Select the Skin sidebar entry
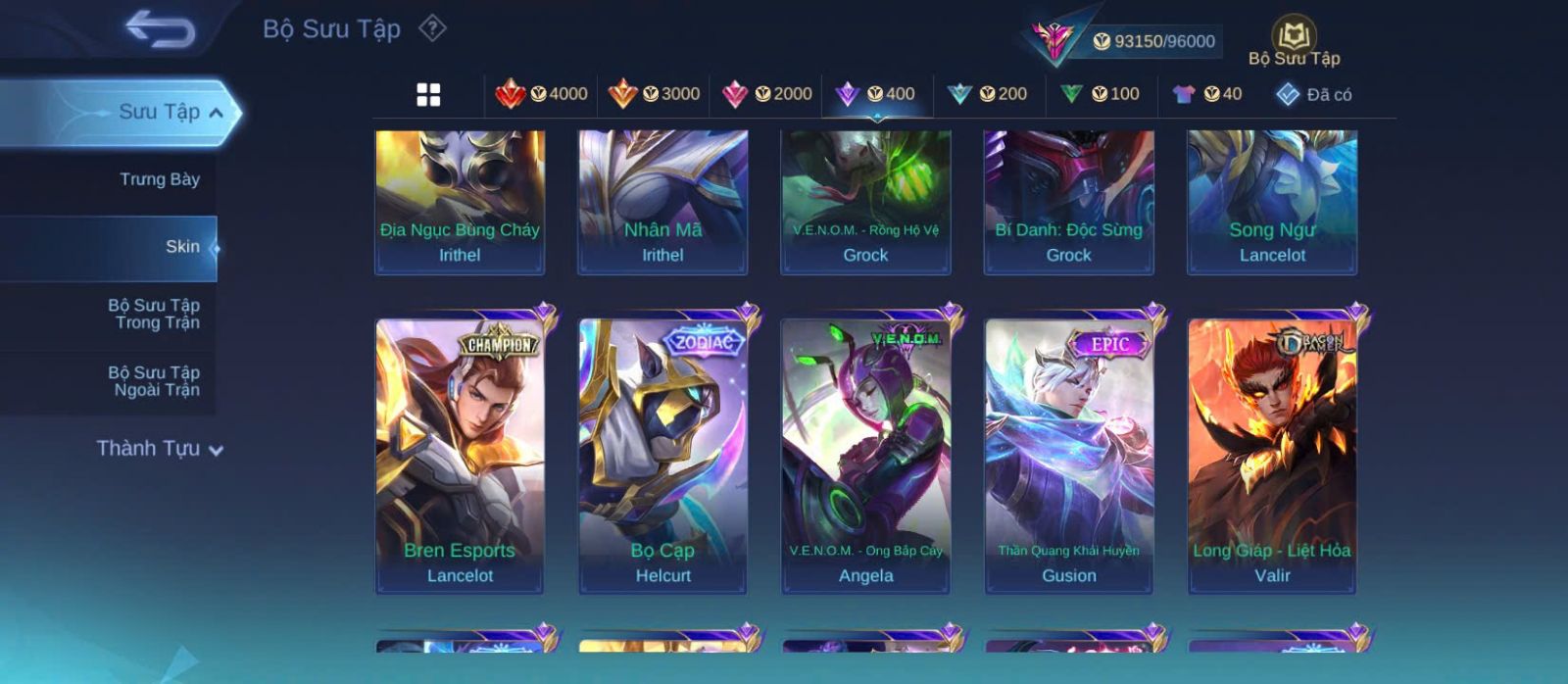The width and height of the screenshot is (1568, 684). click(181, 247)
